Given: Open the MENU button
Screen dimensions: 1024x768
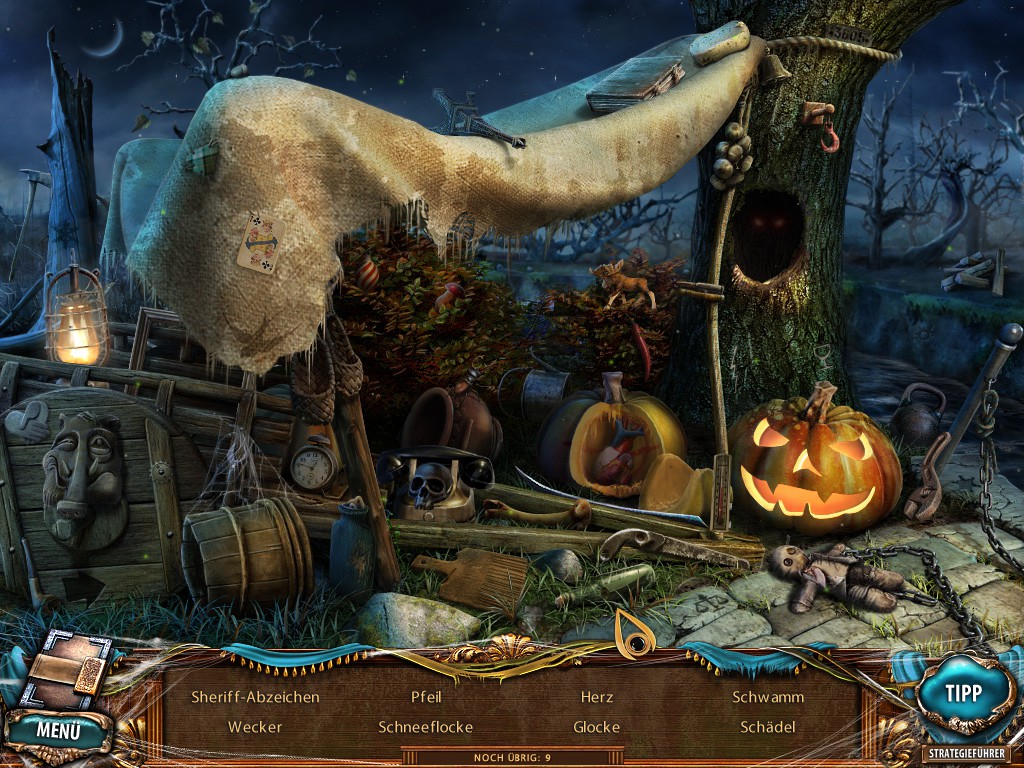Looking at the screenshot, I should 59,730.
